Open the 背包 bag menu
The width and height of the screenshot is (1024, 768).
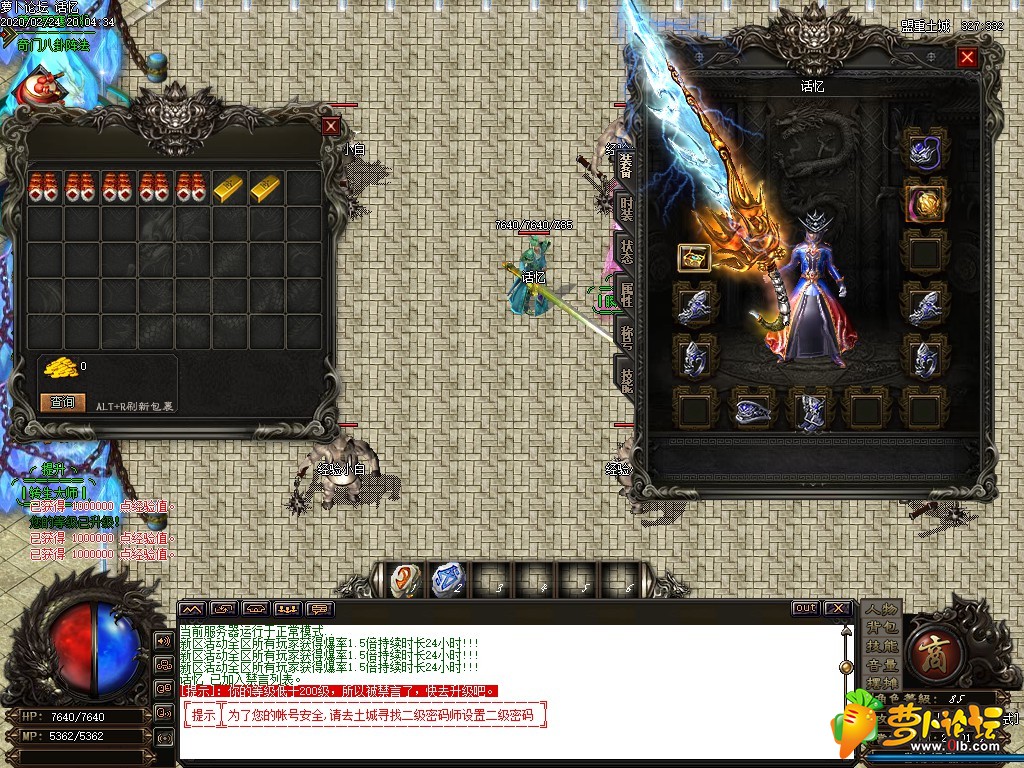[x=882, y=628]
